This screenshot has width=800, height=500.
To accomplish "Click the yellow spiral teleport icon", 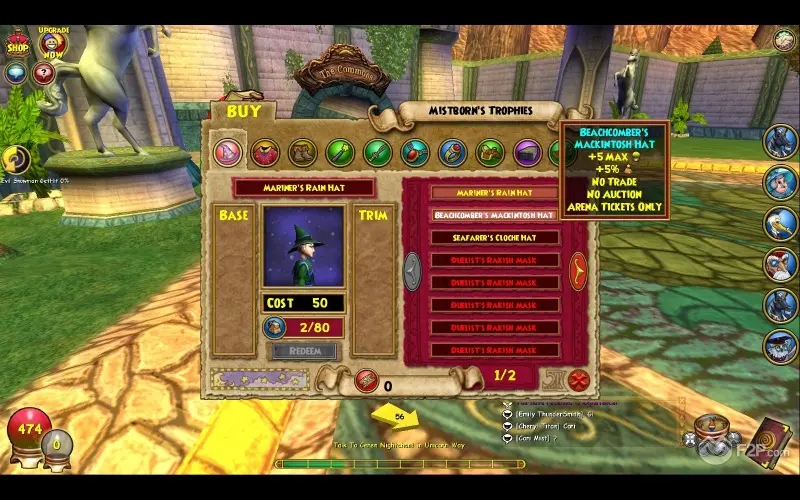I will [x=15, y=159].
